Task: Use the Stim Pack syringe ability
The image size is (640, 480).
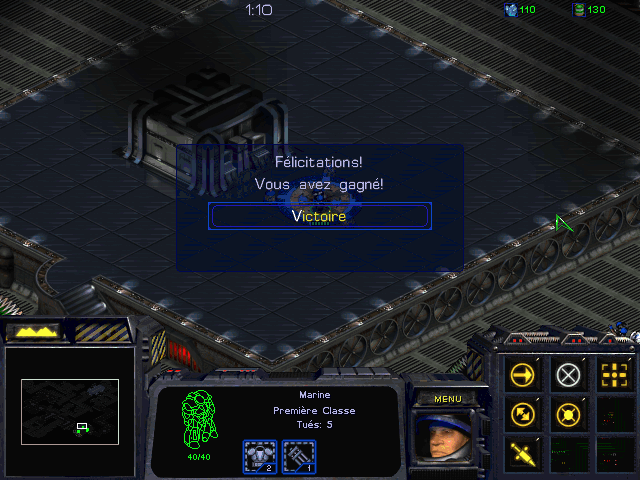Action: 524,451
